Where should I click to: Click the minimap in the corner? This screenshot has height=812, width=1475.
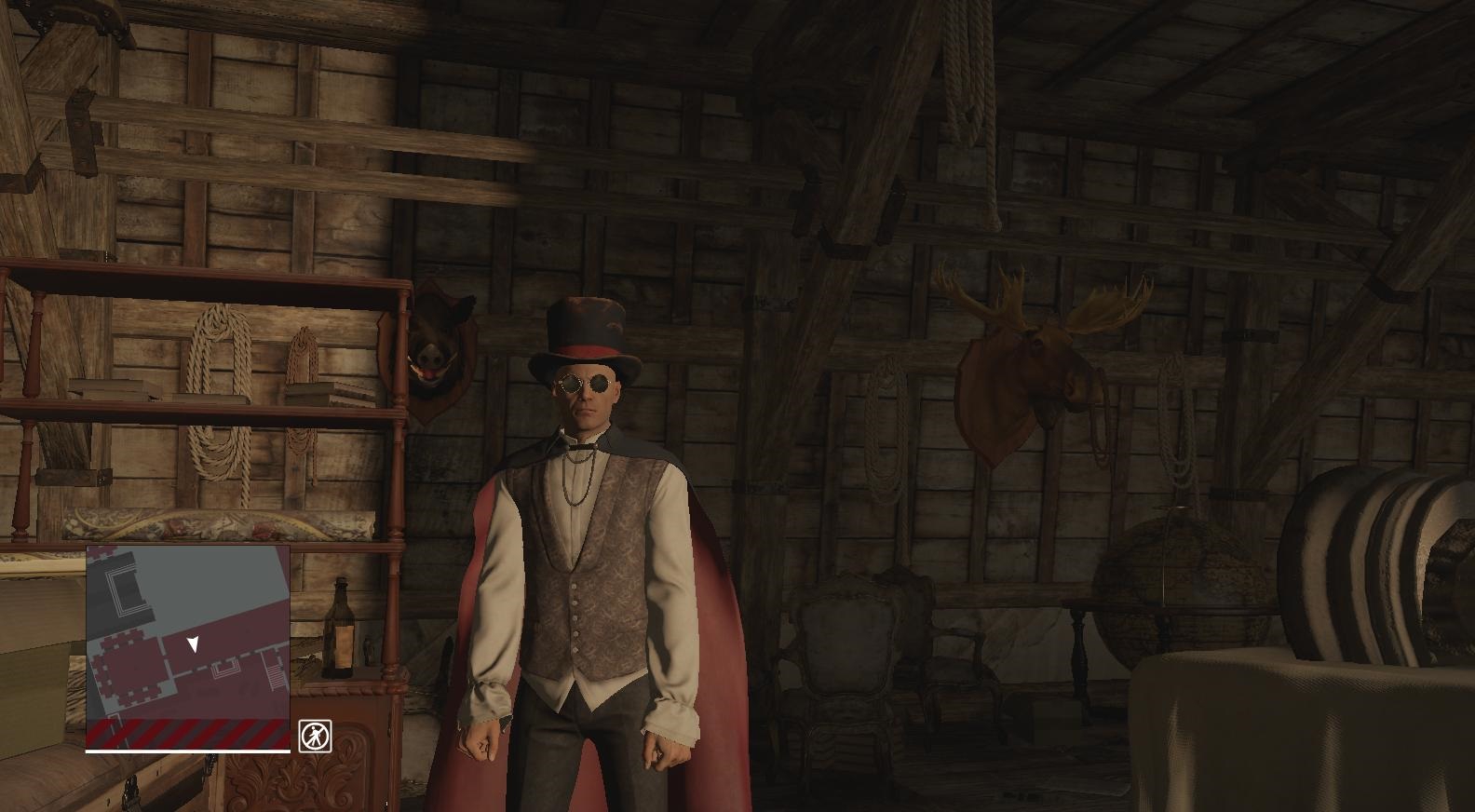tap(188, 646)
